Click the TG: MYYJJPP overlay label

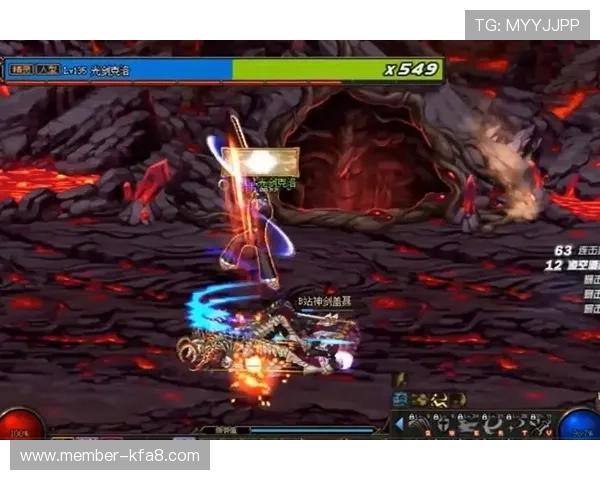[527, 25]
